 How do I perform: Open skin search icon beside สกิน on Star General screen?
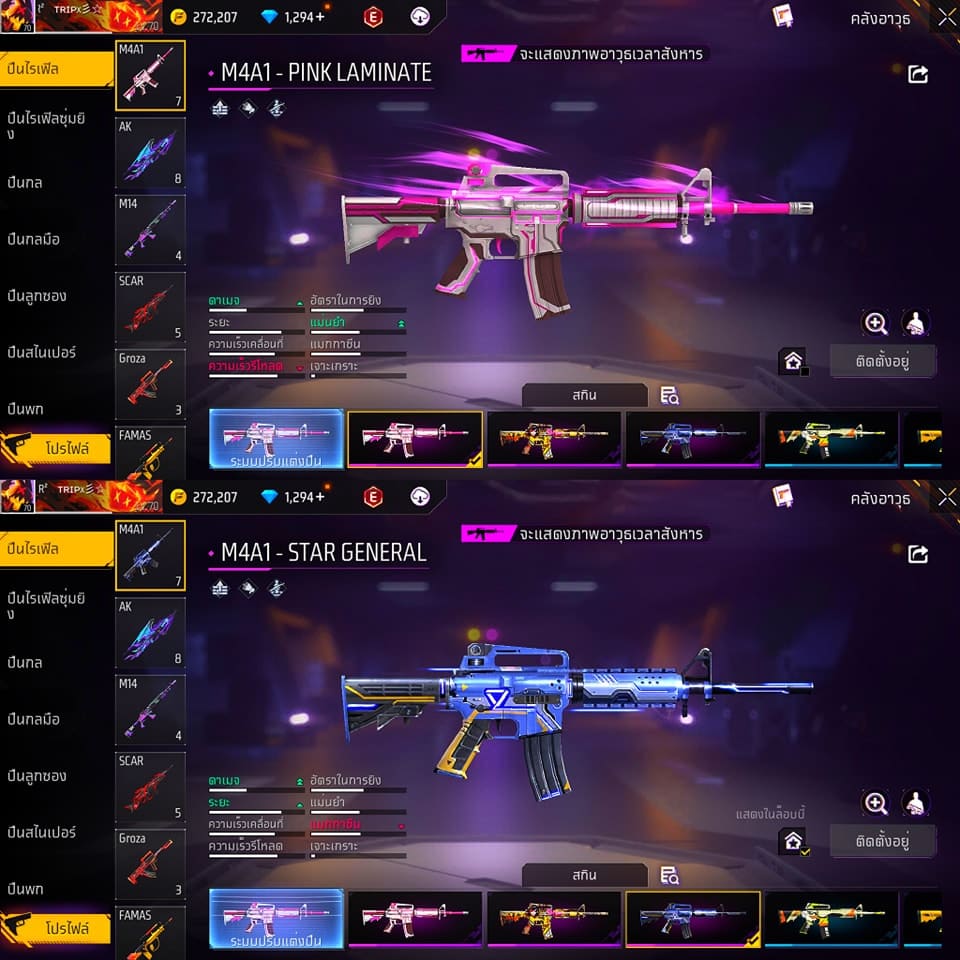pos(670,876)
